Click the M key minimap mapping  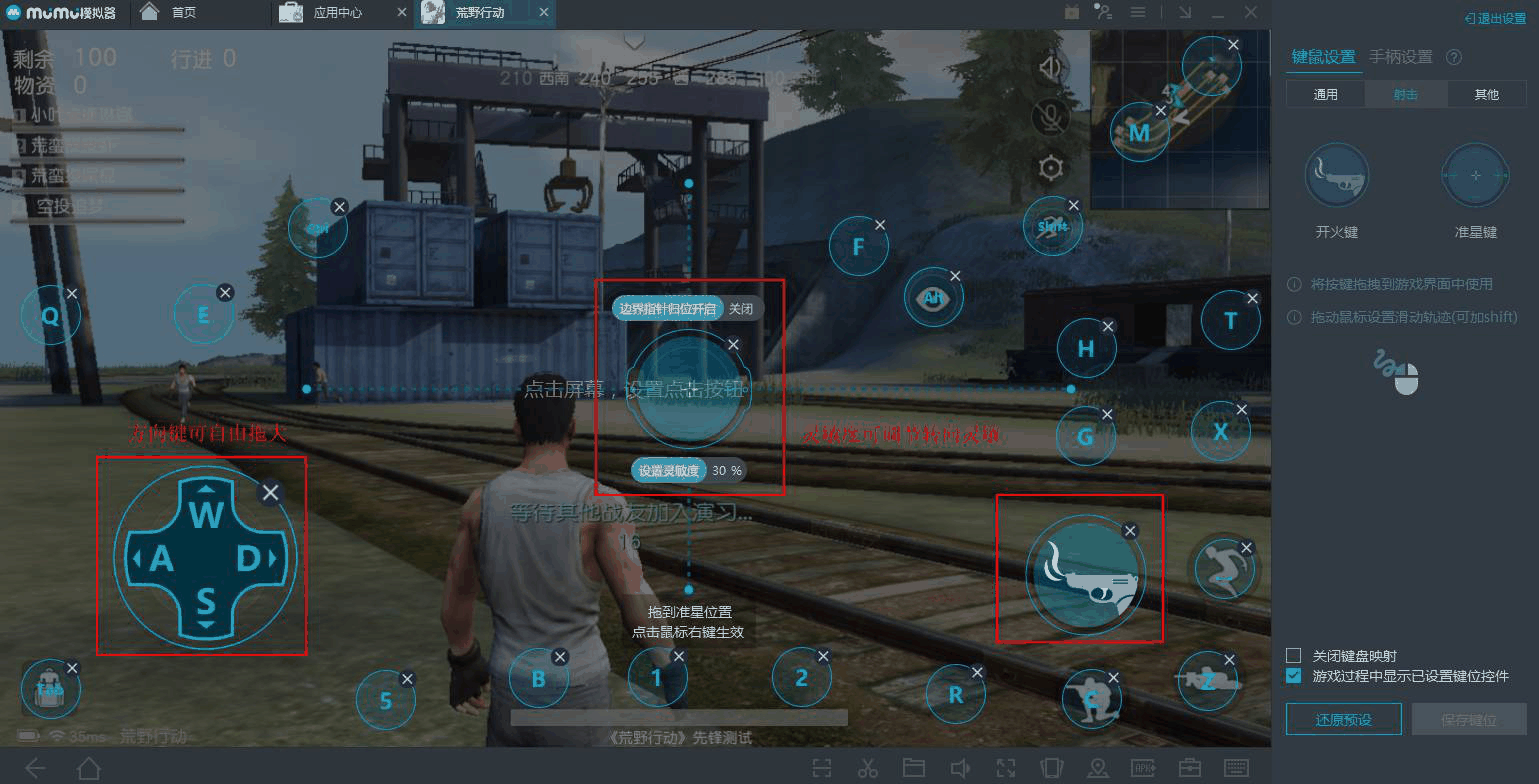tap(1138, 132)
